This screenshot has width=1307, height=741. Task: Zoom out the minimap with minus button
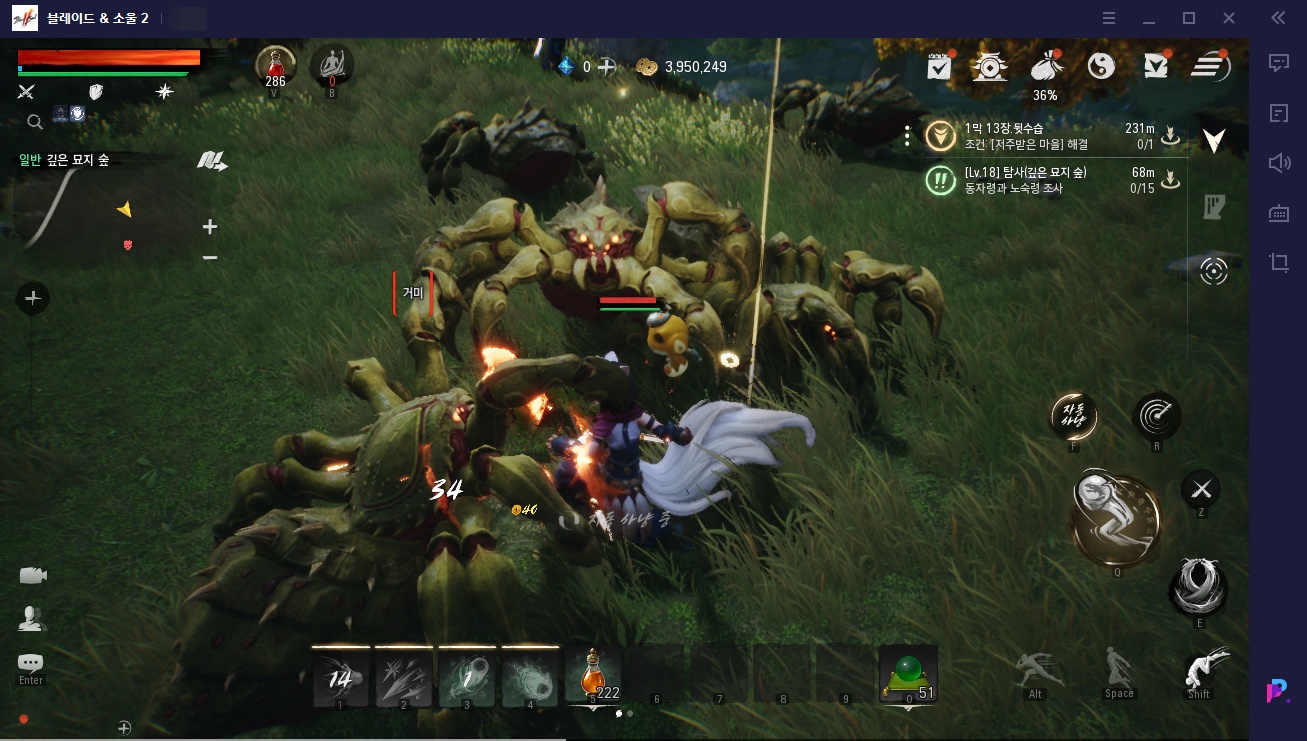coord(210,258)
